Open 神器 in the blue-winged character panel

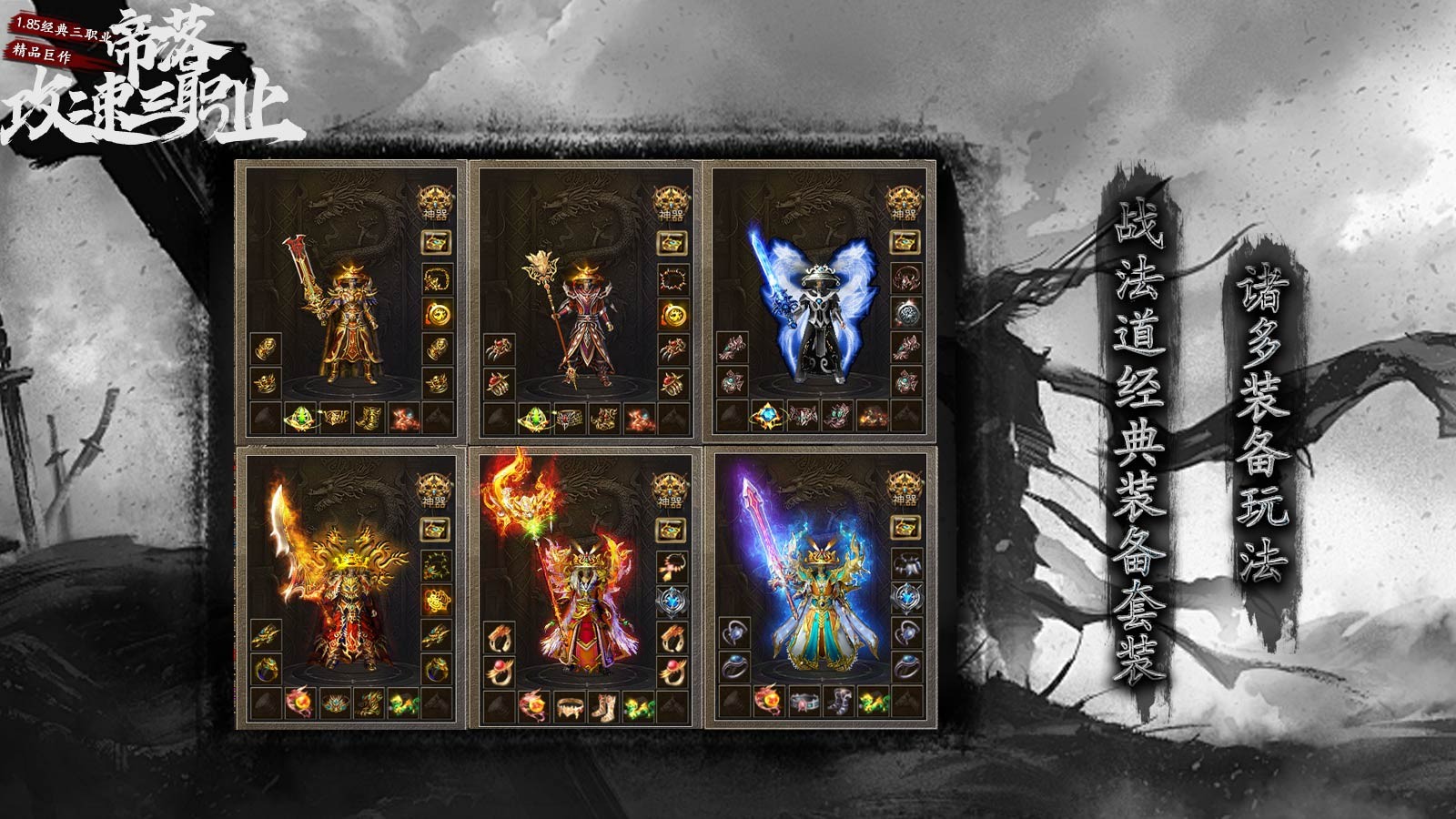tap(904, 201)
